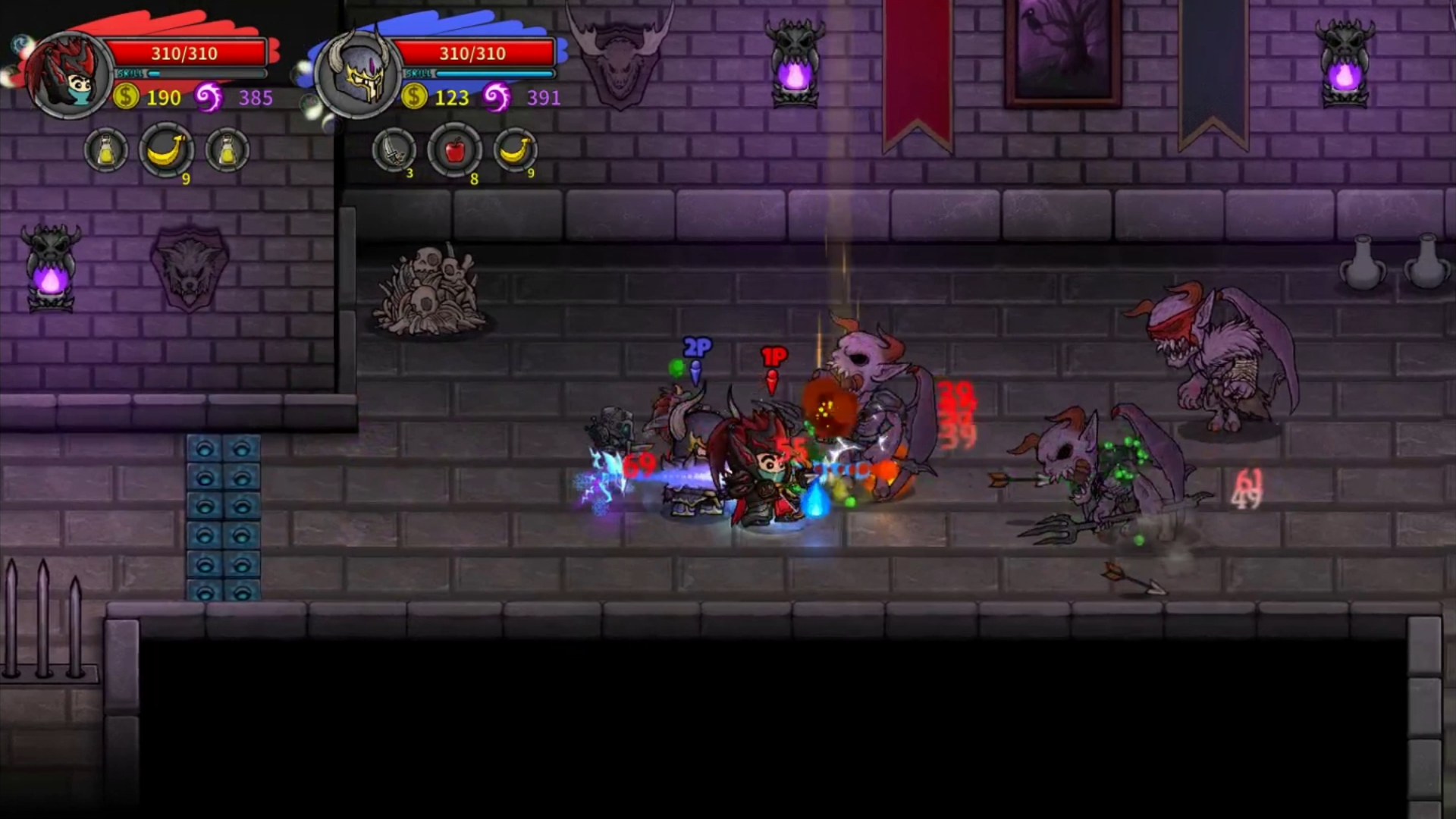Image resolution: width=1456 pixels, height=819 pixels.
Task: Click the red banner on the wall
Action: [918, 68]
